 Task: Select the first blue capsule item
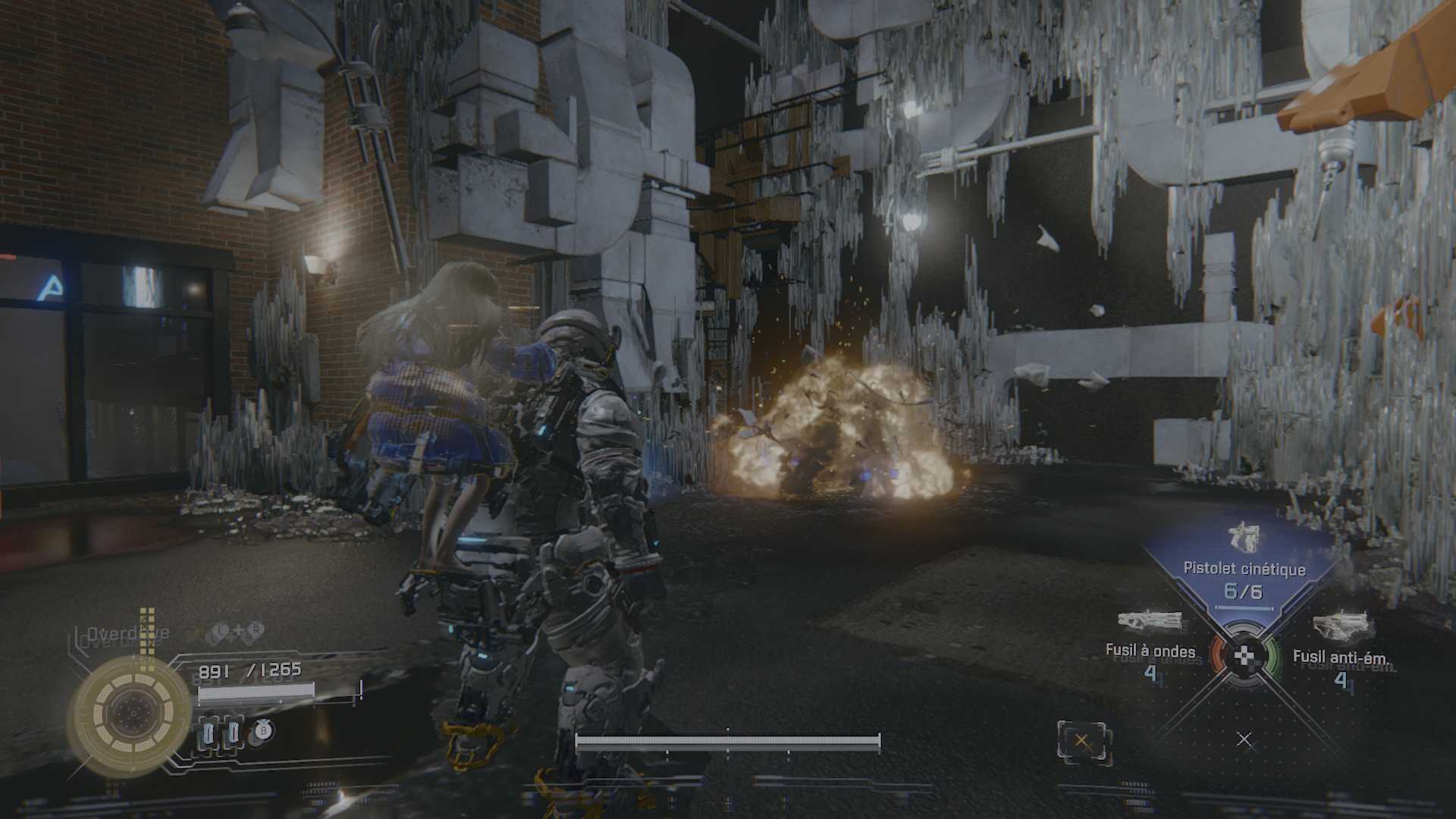click(209, 733)
